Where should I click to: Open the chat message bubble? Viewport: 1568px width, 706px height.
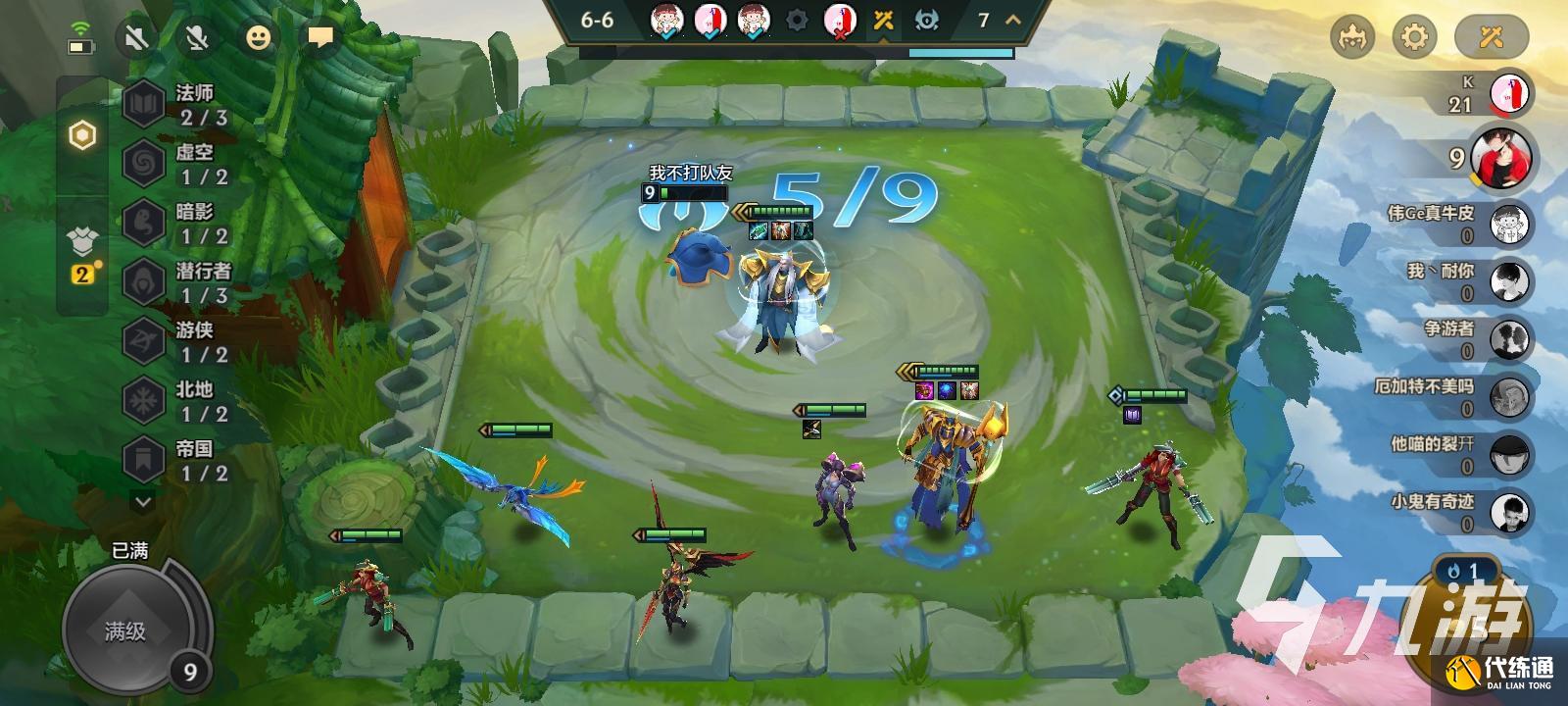[319, 38]
